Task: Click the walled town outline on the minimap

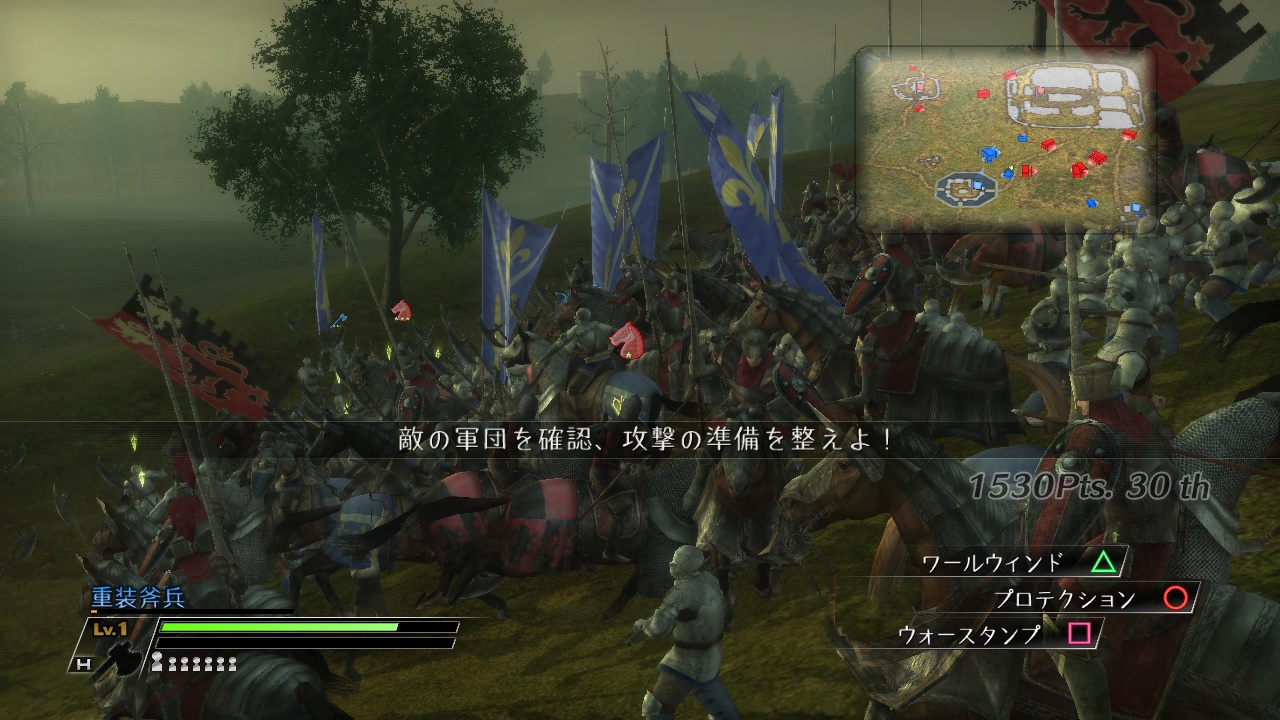Action: click(1076, 95)
